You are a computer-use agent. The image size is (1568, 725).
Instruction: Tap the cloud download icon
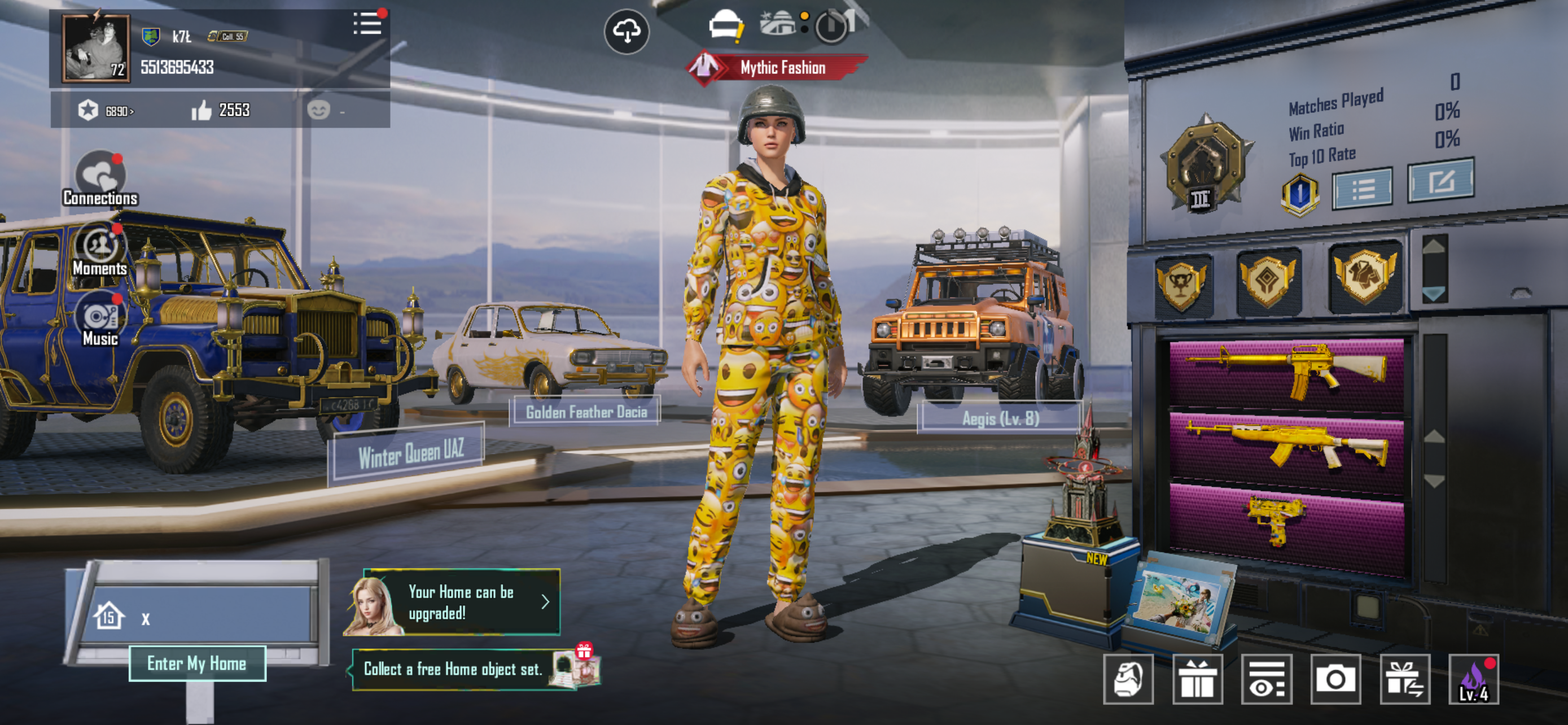pos(627,32)
